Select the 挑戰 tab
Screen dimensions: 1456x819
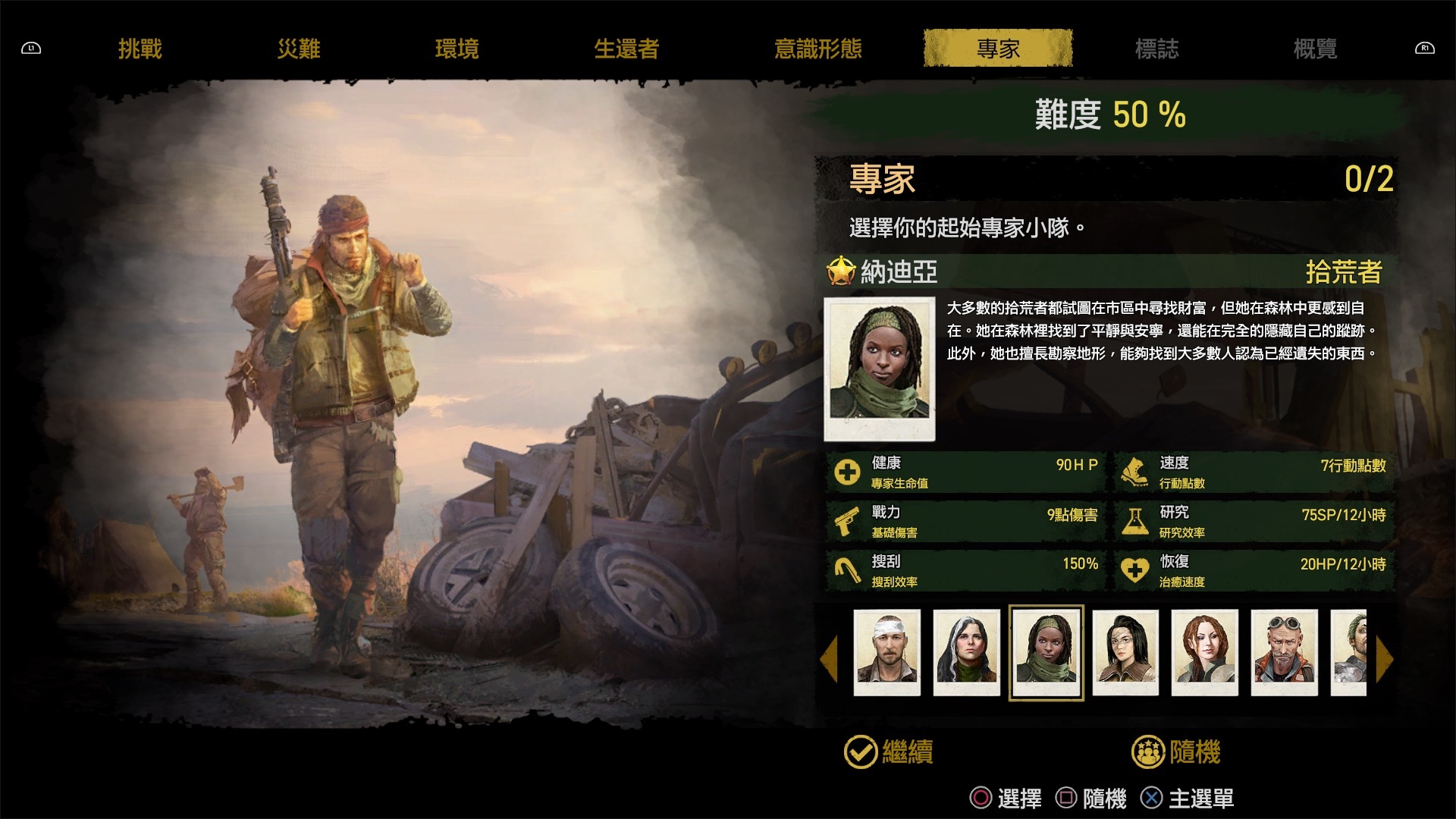pos(140,48)
